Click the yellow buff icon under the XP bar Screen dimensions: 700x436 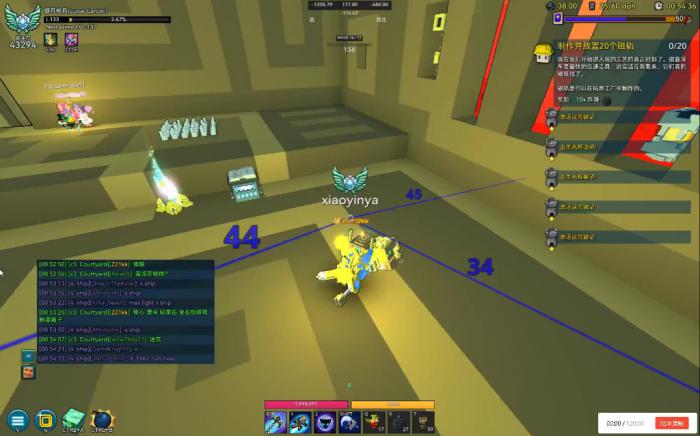tap(49, 40)
